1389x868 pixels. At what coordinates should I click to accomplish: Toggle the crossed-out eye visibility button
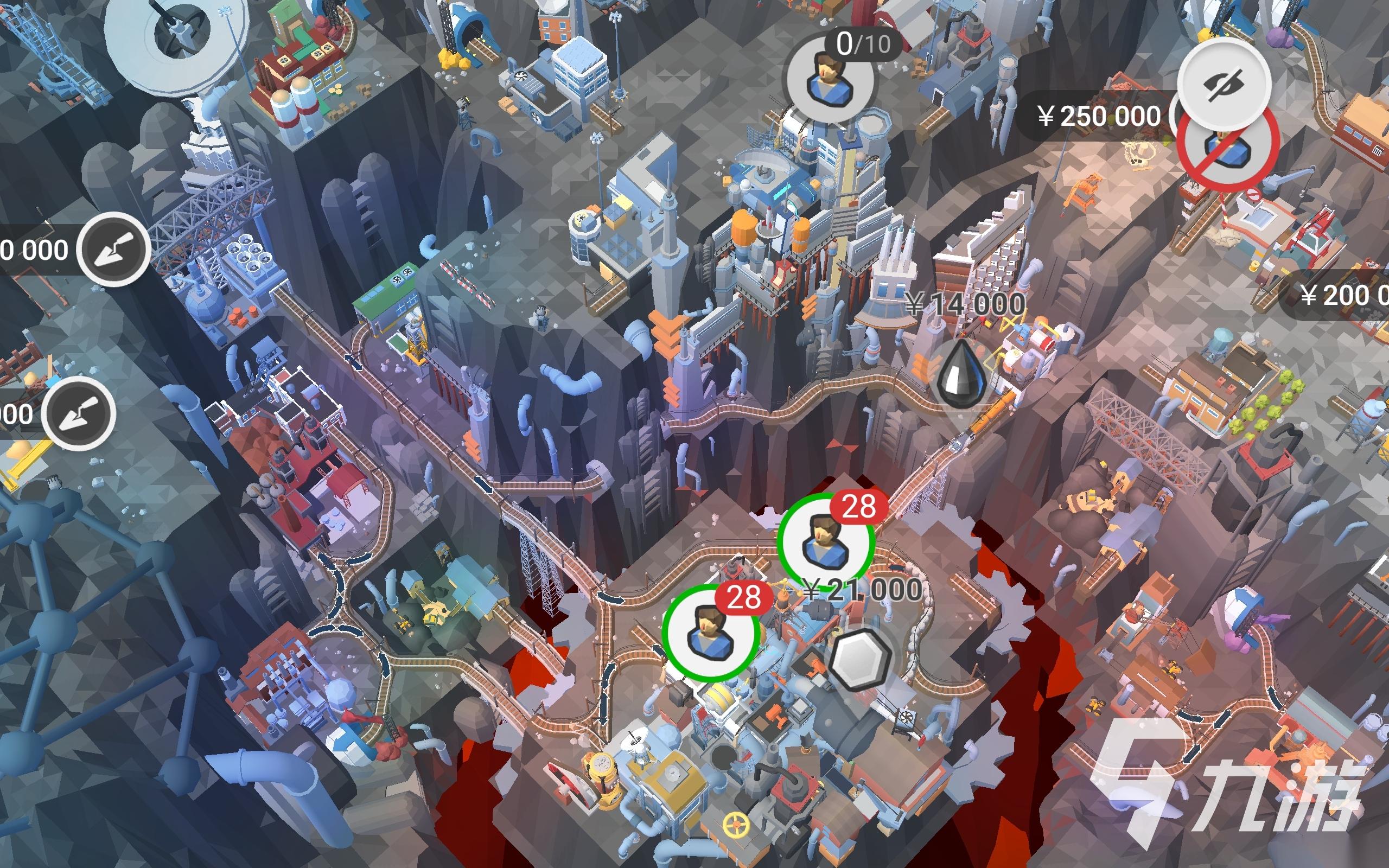click(1224, 84)
